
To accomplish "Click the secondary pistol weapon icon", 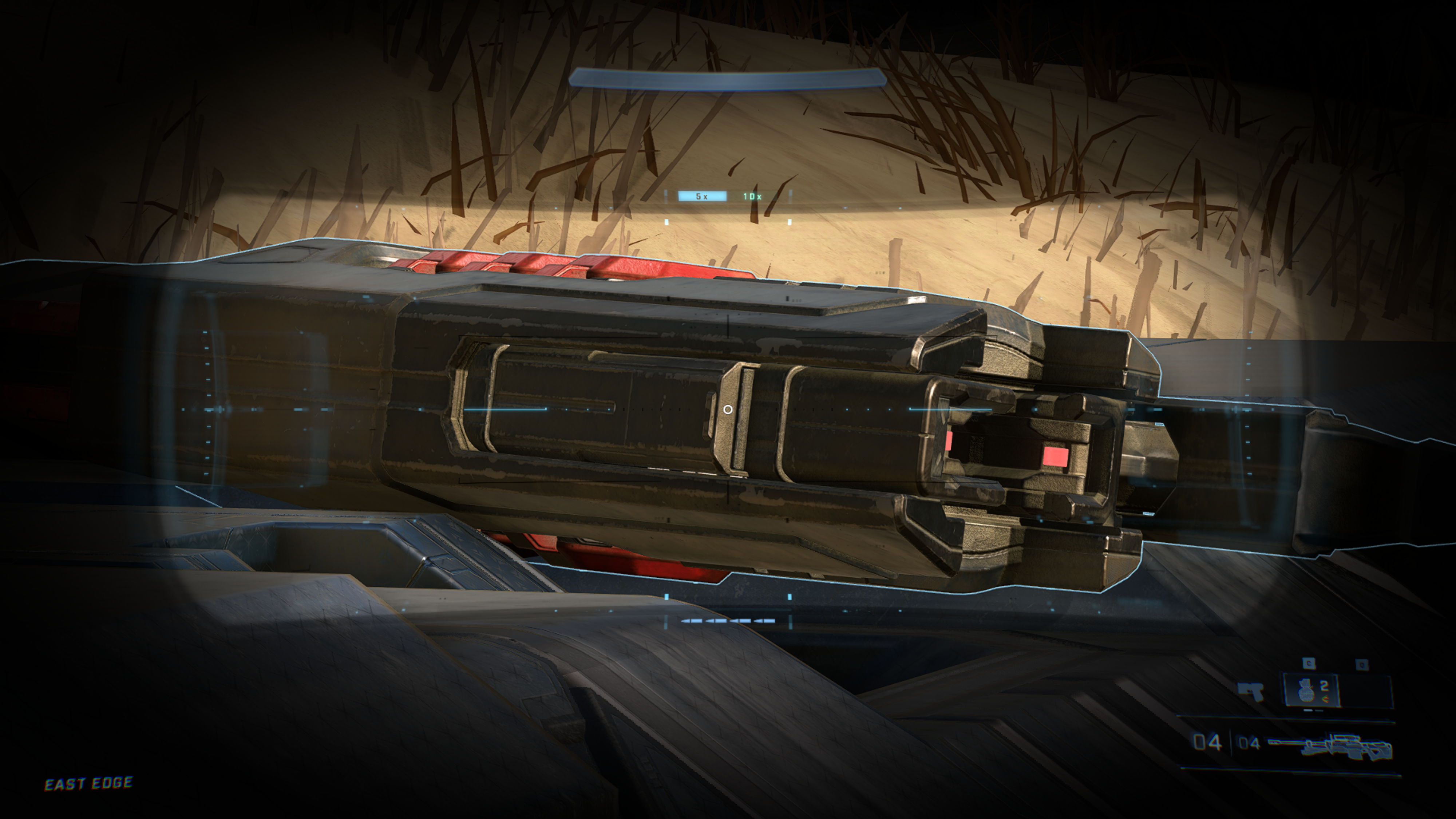I will pyautogui.click(x=1251, y=691).
